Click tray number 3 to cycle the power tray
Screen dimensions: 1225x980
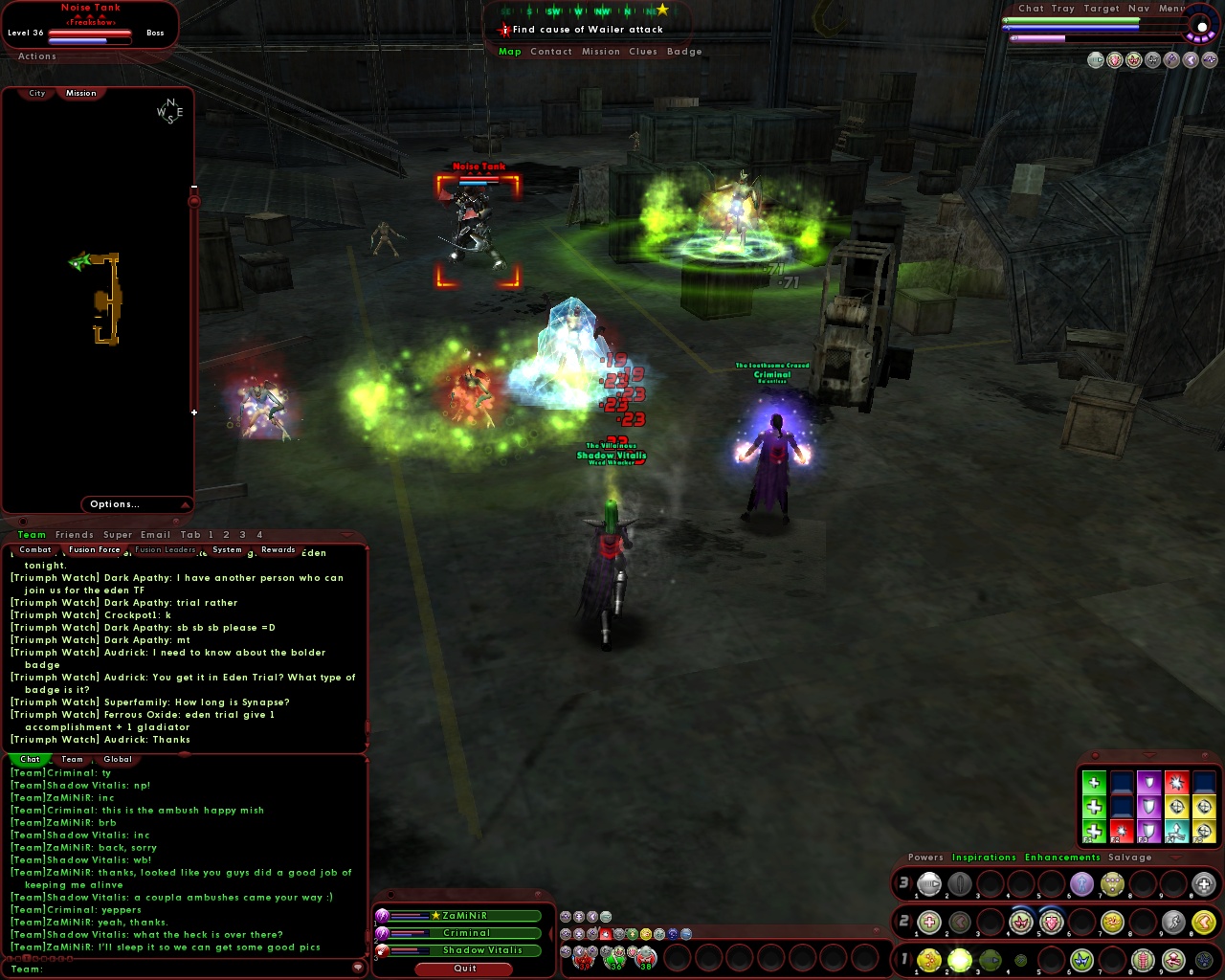click(903, 883)
